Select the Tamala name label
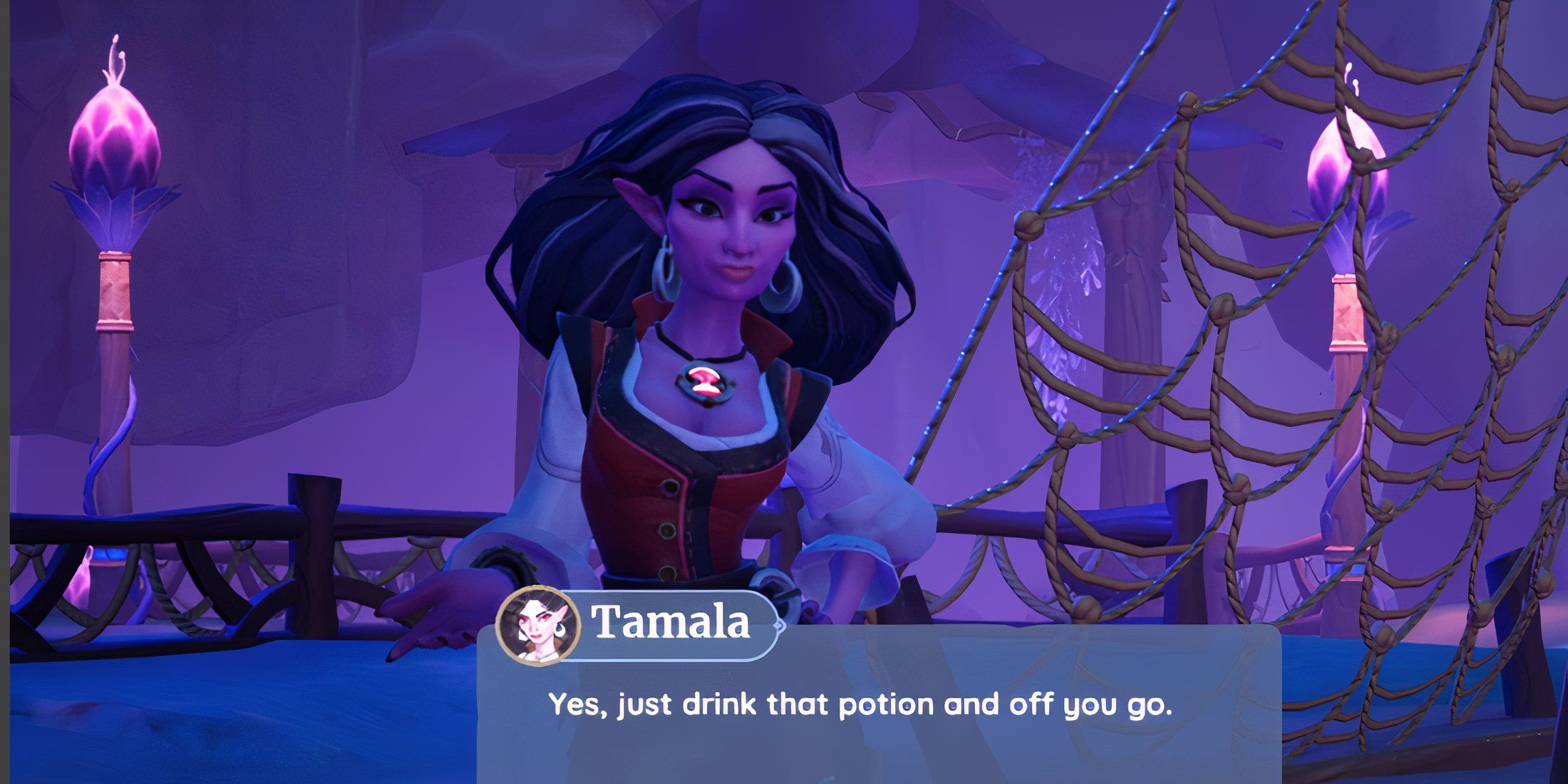Screen dimensions: 1568x784 (x=671, y=623)
